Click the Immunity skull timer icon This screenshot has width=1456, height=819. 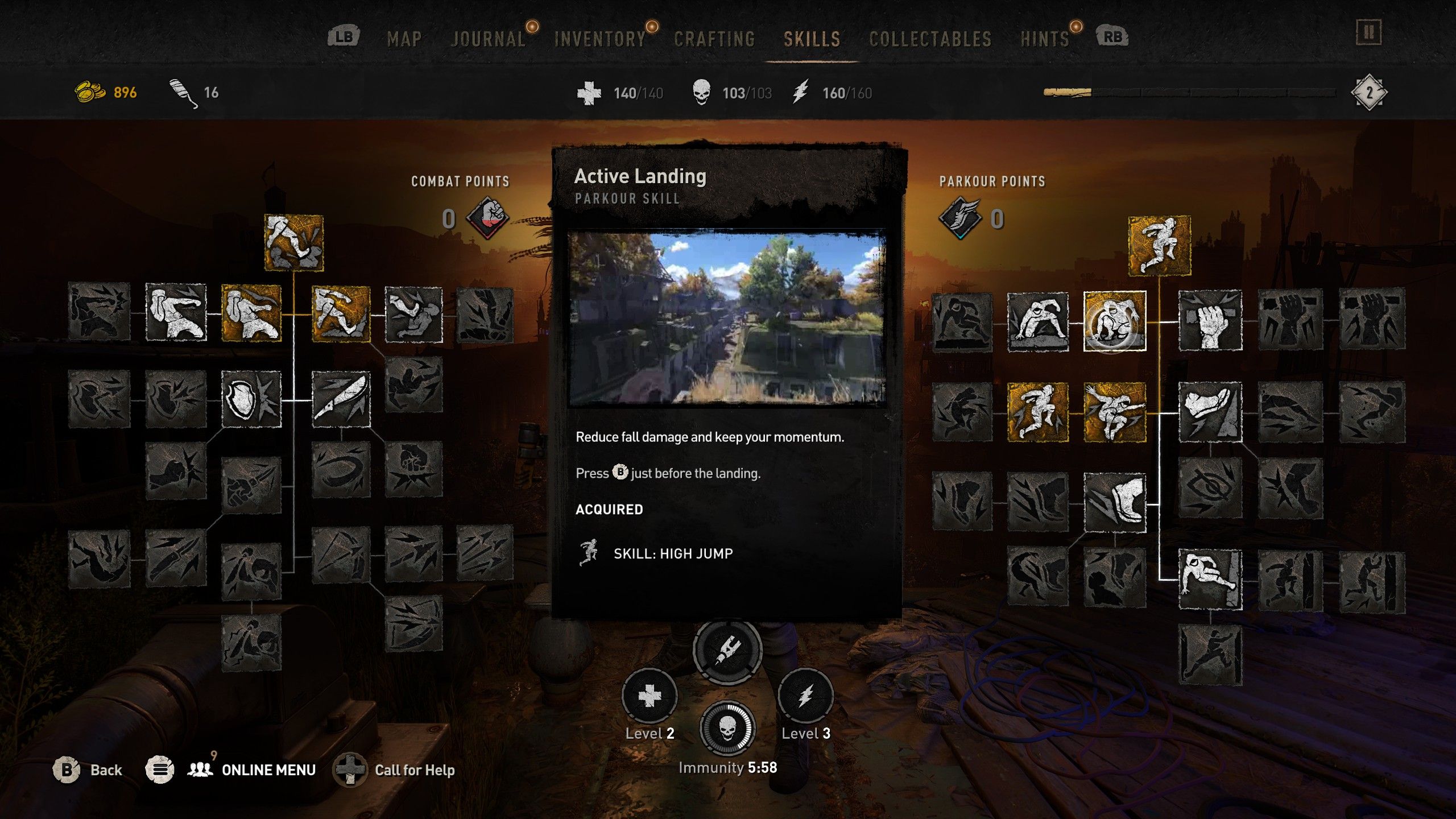[727, 729]
